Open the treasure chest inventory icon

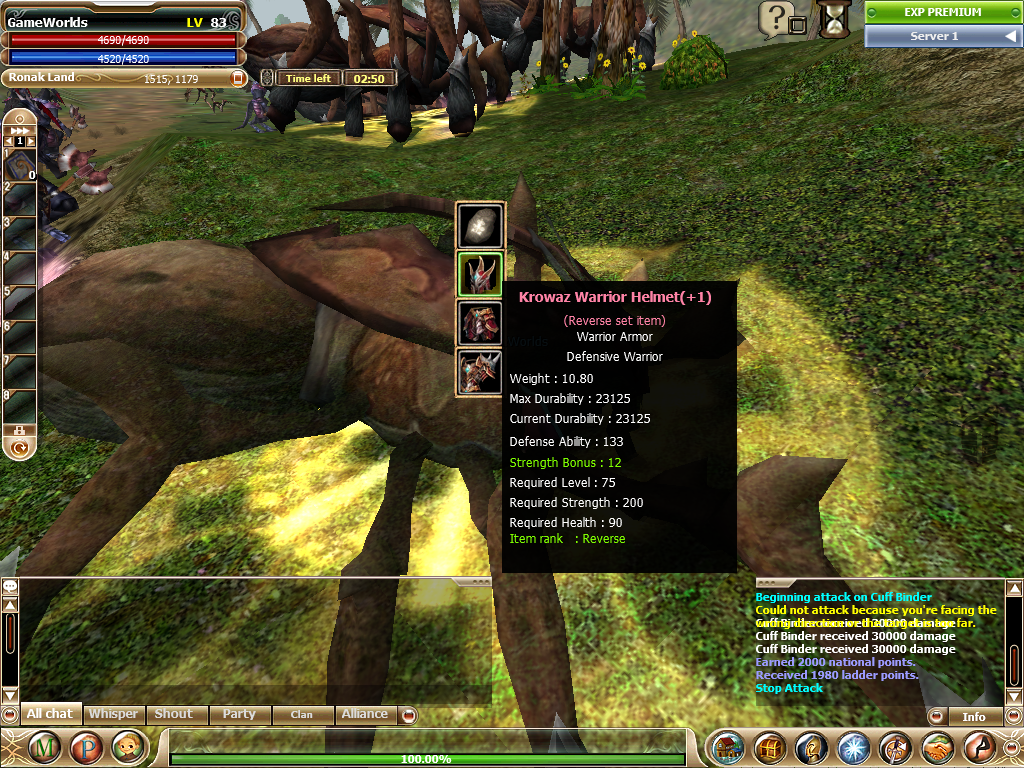coord(770,747)
